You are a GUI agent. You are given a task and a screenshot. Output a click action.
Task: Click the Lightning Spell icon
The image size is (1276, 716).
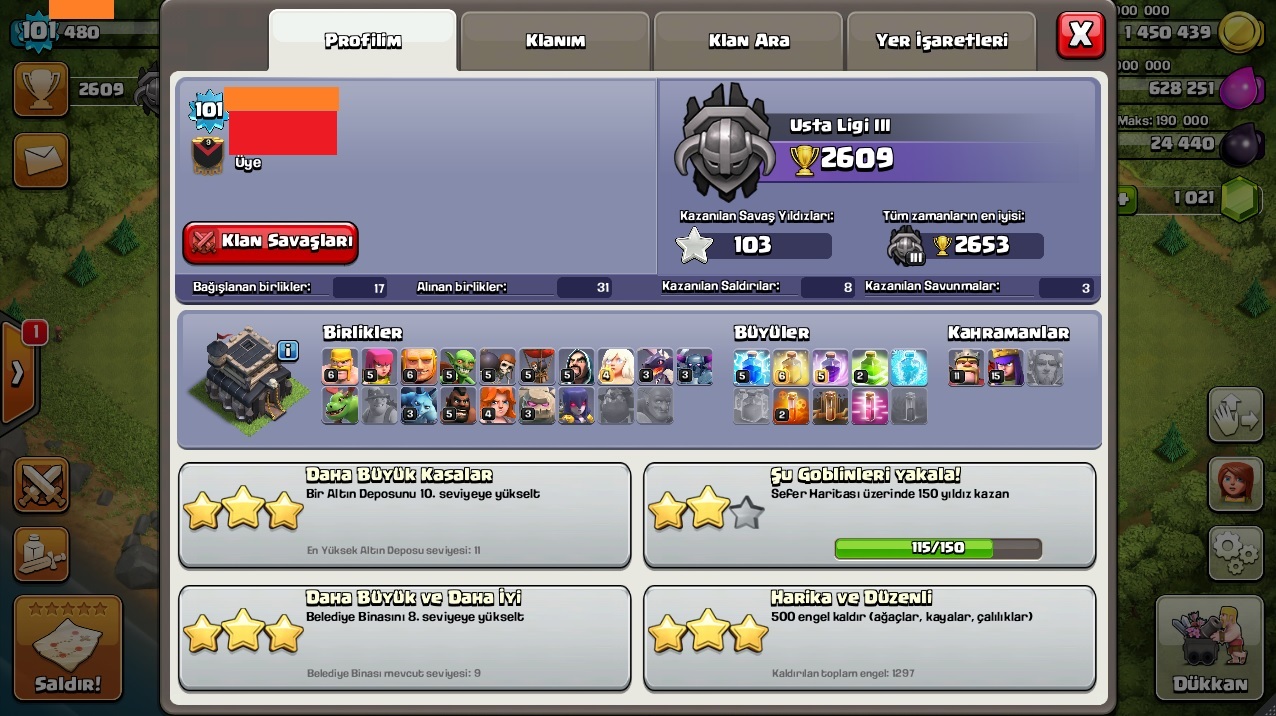point(752,367)
